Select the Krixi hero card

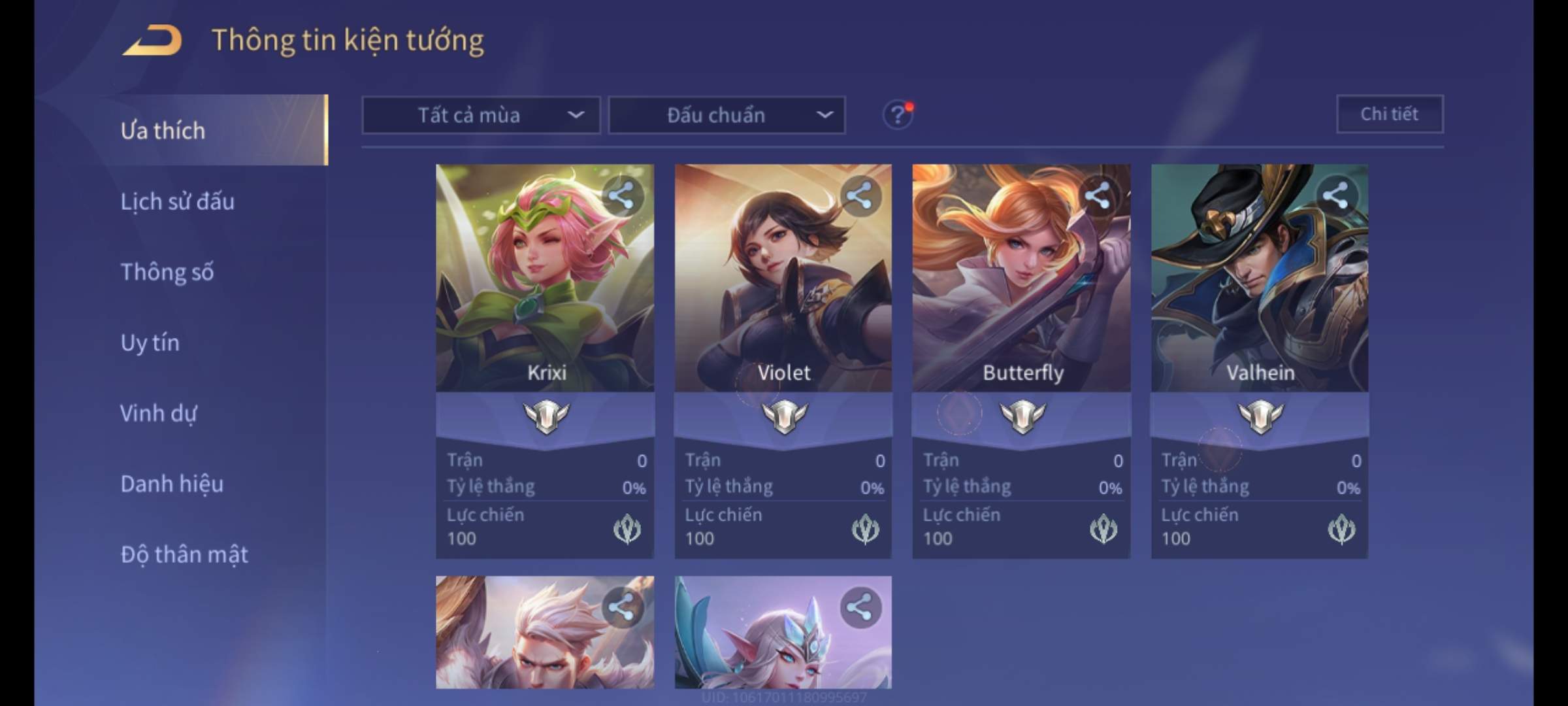545,281
